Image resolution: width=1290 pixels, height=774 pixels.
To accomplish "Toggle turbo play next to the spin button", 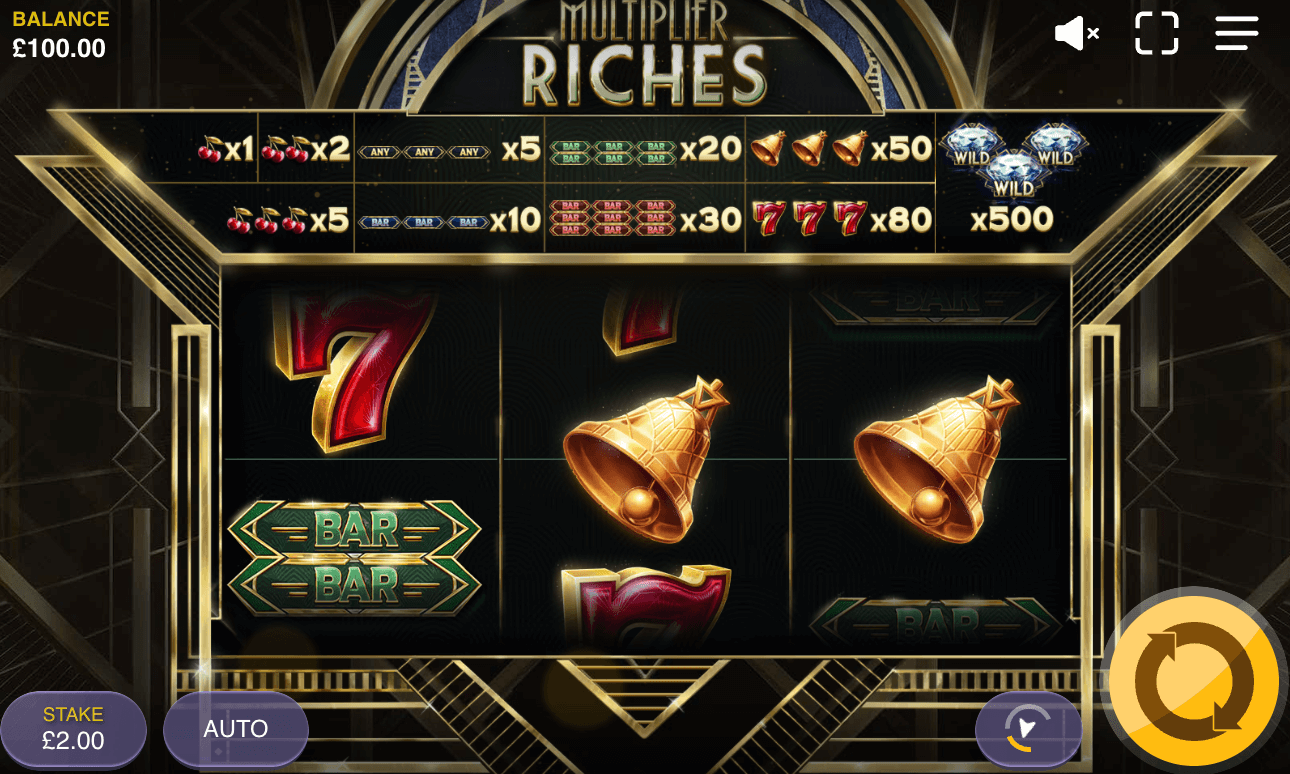I will click(1029, 728).
